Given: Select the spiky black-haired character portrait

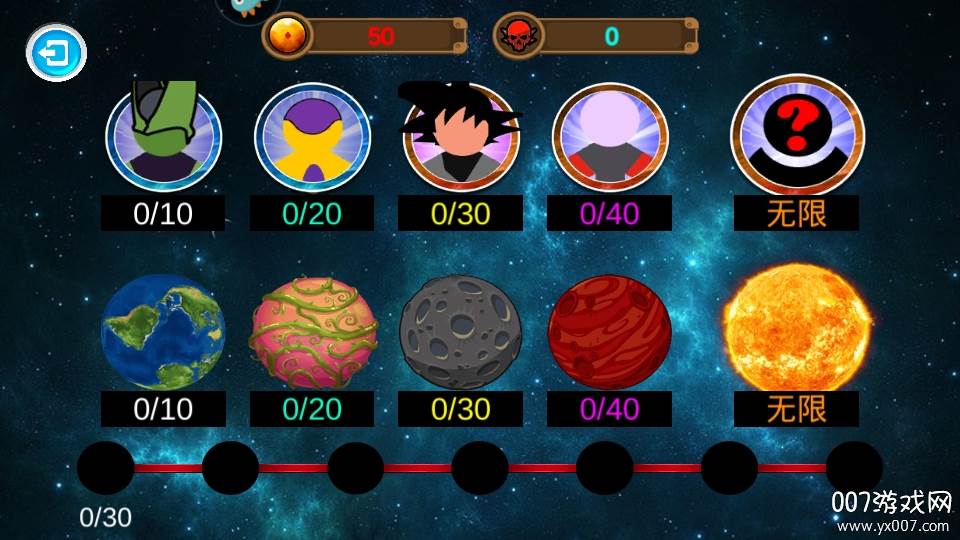Looking at the screenshot, I should pyautogui.click(x=460, y=138).
